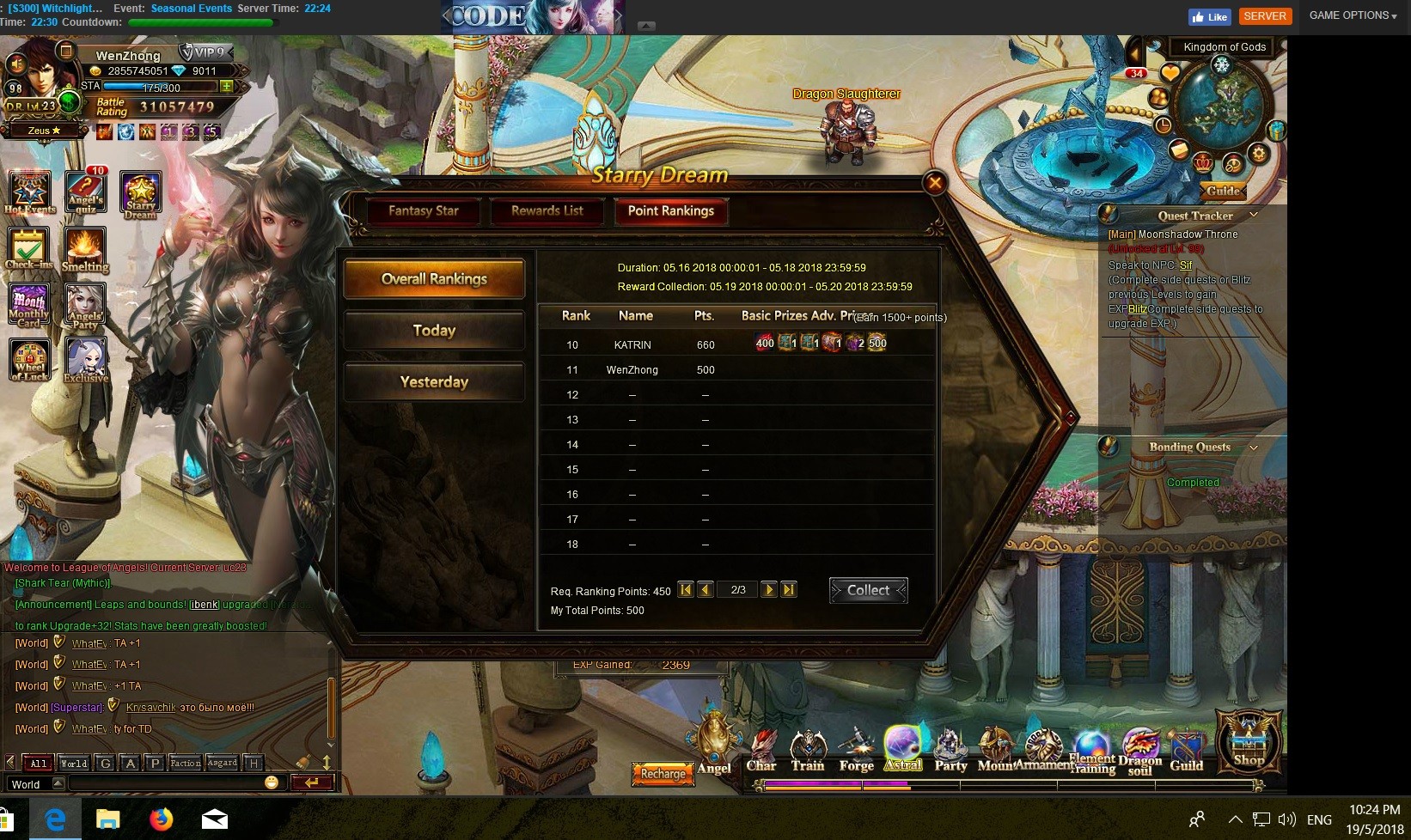This screenshot has width=1411, height=840.
Task: Open the Rewards List tab
Action: [x=547, y=211]
